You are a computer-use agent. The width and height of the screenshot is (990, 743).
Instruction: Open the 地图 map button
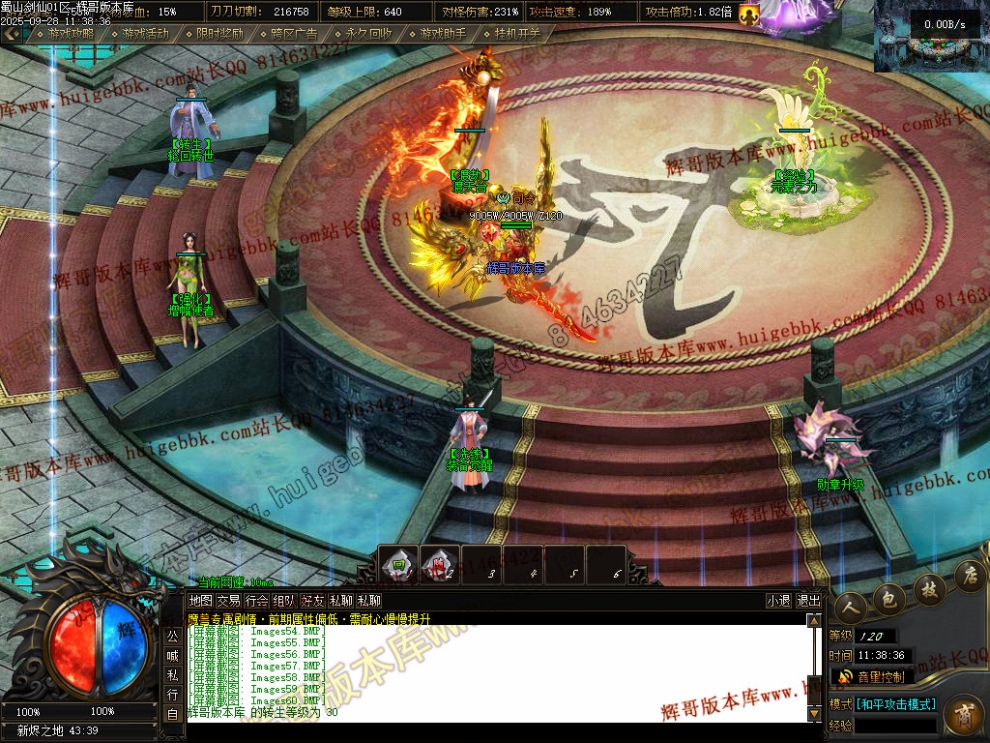pos(201,601)
